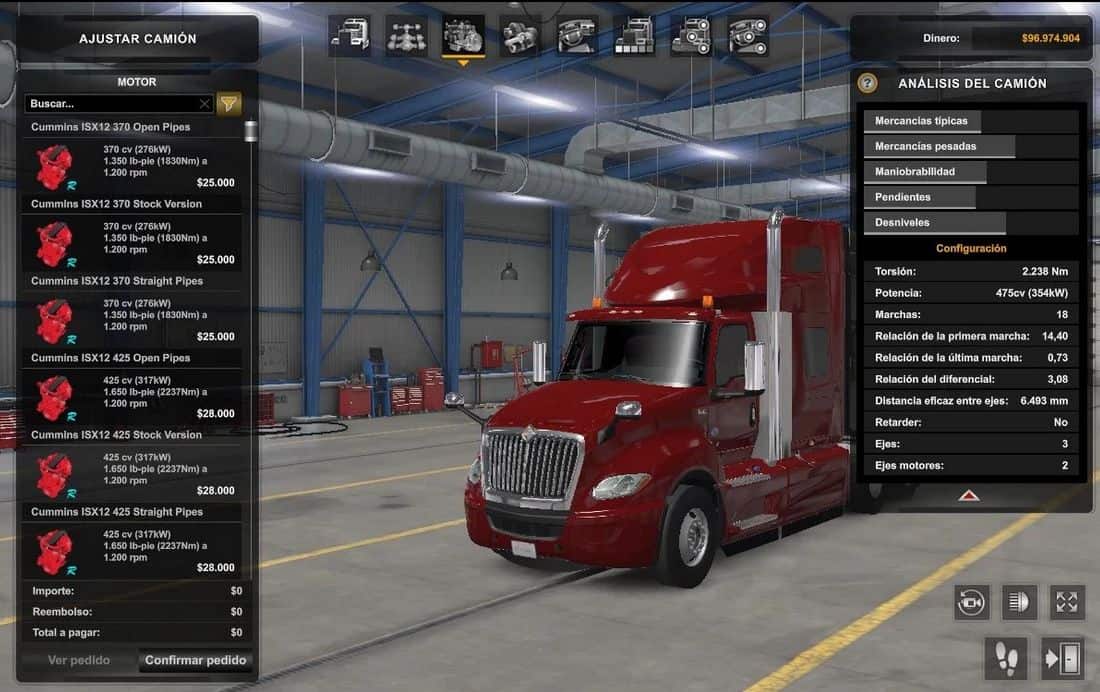Image resolution: width=1100 pixels, height=692 pixels.
Task: Open the steering wheel interior category tab
Action: tap(578, 37)
